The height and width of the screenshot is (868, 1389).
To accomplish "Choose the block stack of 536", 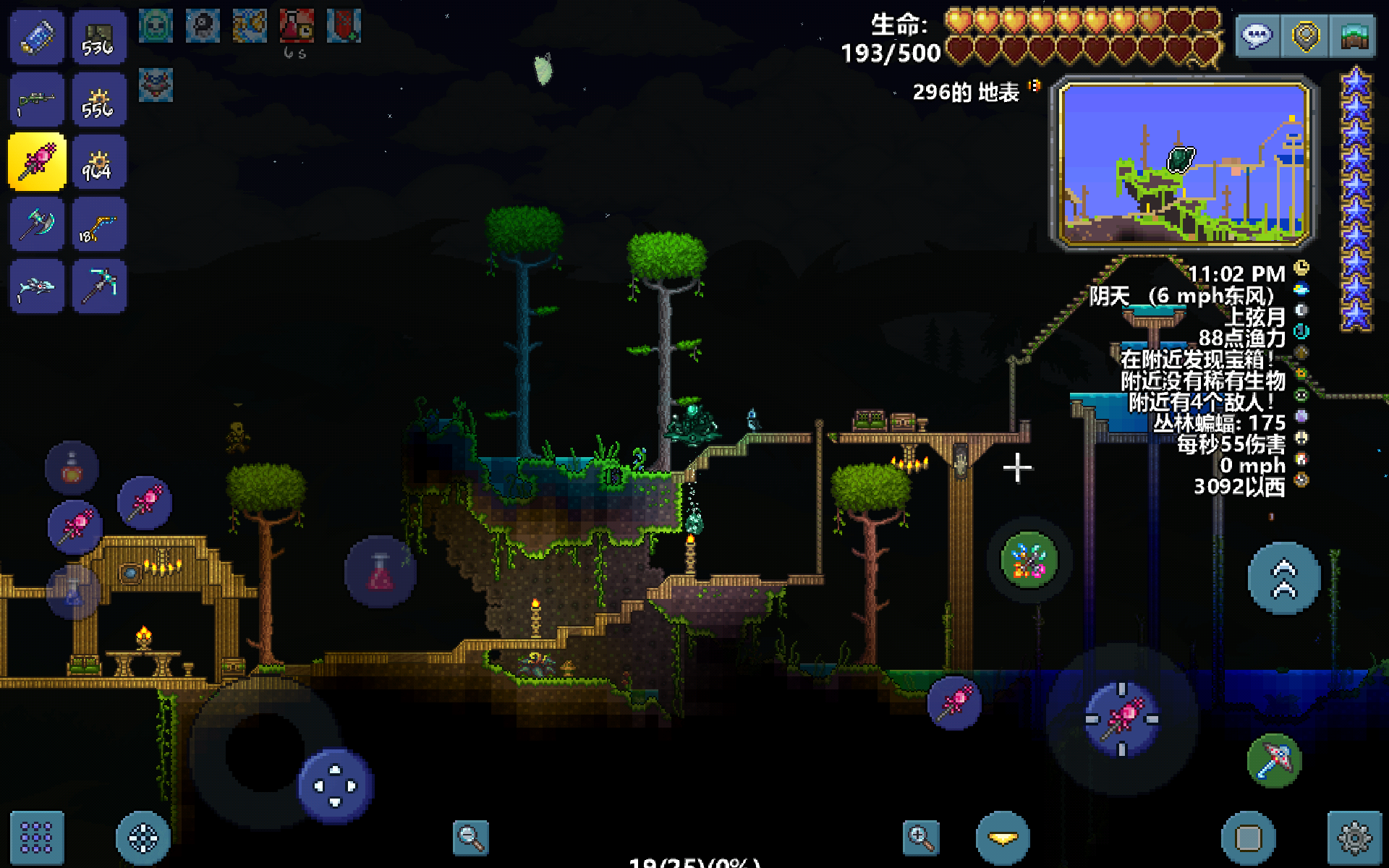I will [99, 38].
